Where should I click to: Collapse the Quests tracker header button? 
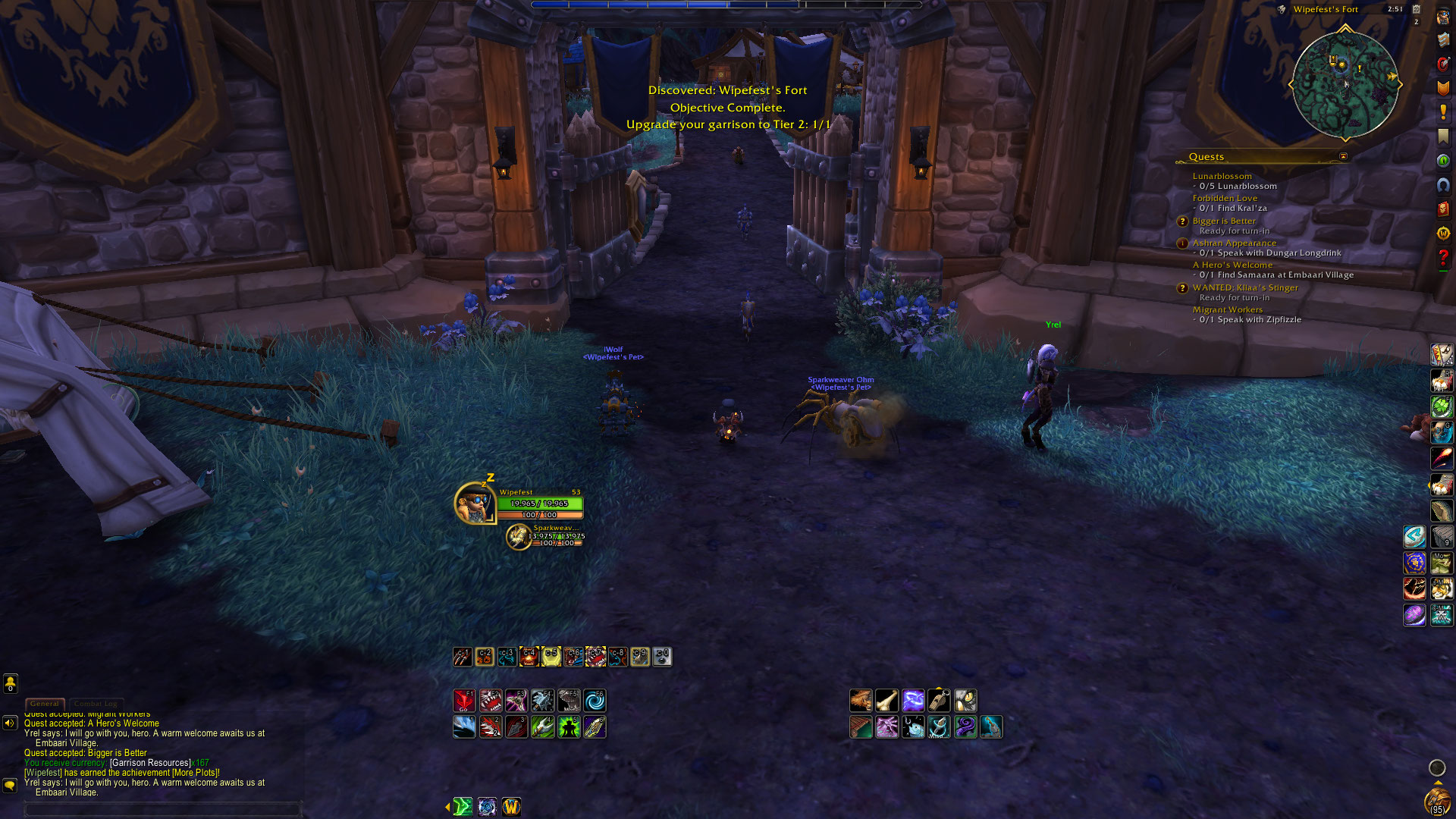click(1343, 157)
